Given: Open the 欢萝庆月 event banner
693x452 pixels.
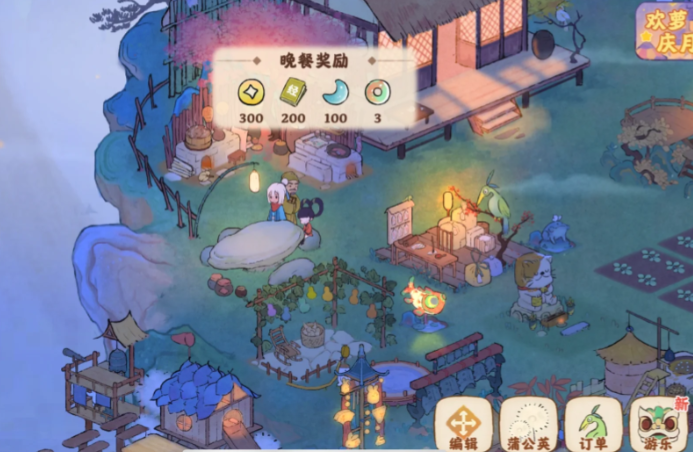Looking at the screenshot, I should tap(664, 30).
